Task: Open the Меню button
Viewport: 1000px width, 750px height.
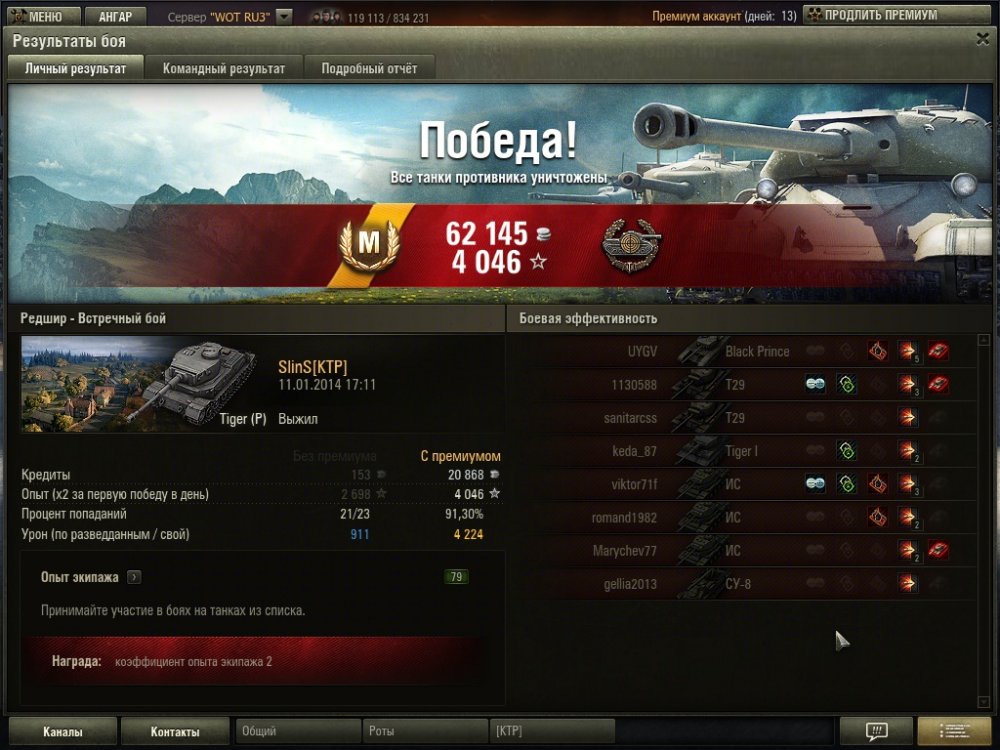Action: [x=41, y=17]
